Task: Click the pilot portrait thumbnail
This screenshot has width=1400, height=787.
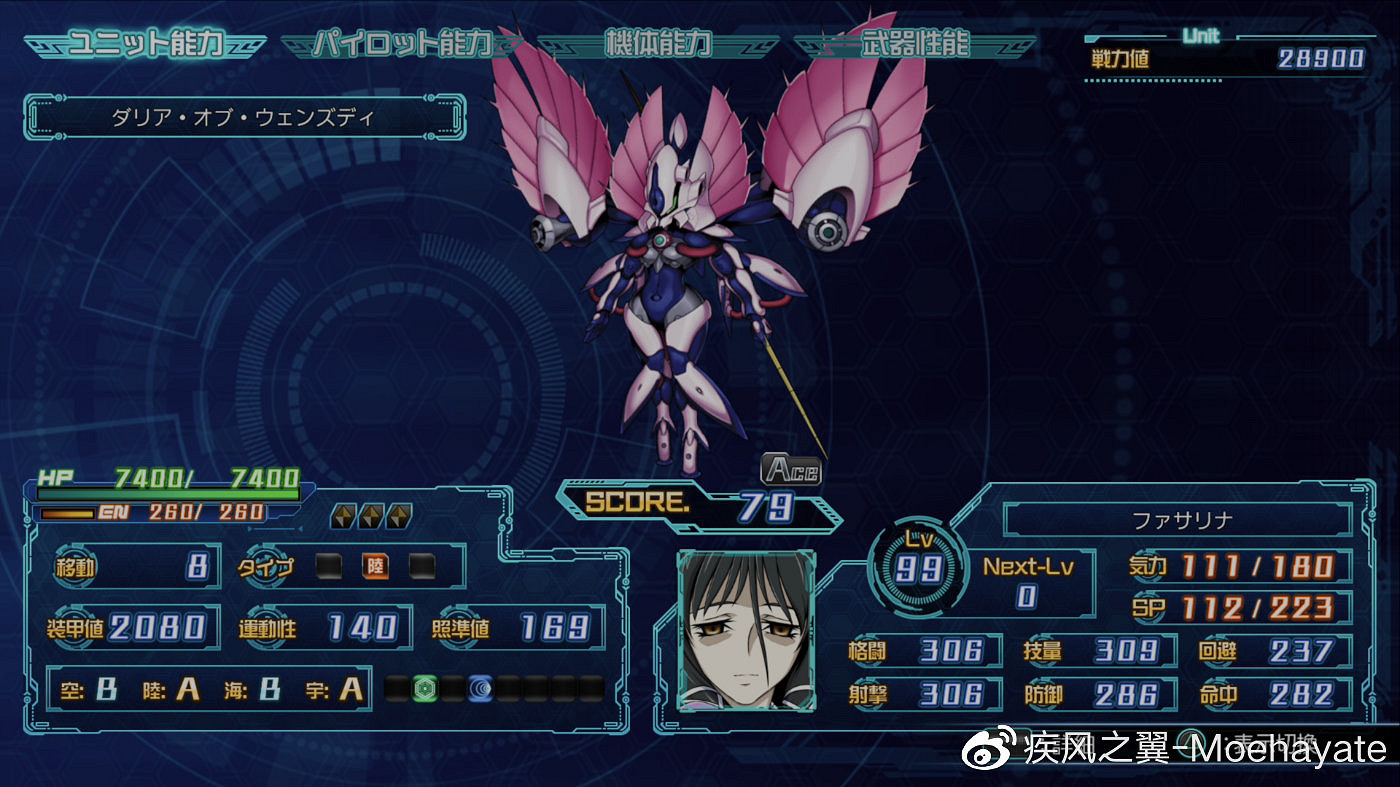Action: (746, 630)
